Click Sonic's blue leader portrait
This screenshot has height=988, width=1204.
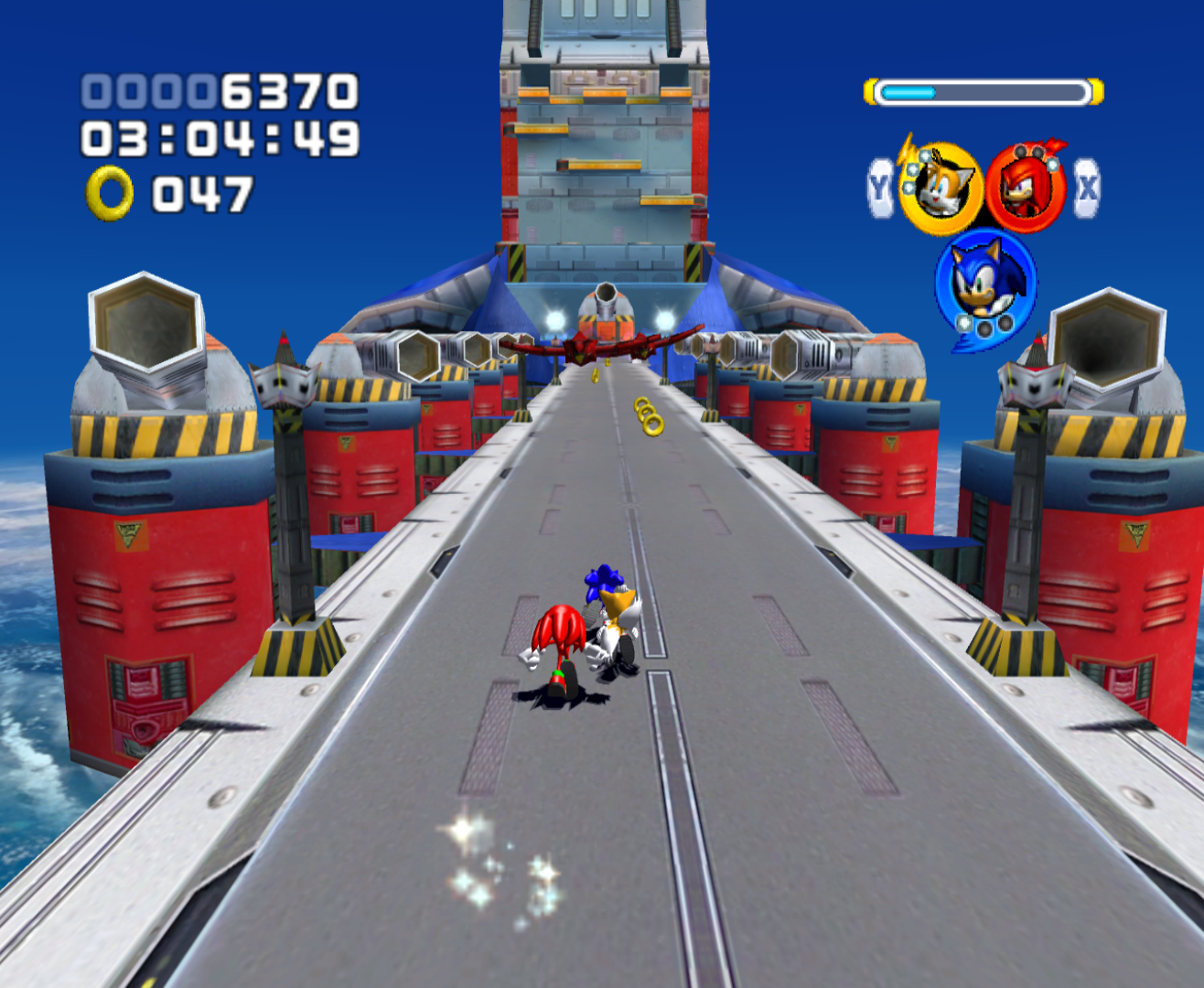pyautogui.click(x=984, y=284)
